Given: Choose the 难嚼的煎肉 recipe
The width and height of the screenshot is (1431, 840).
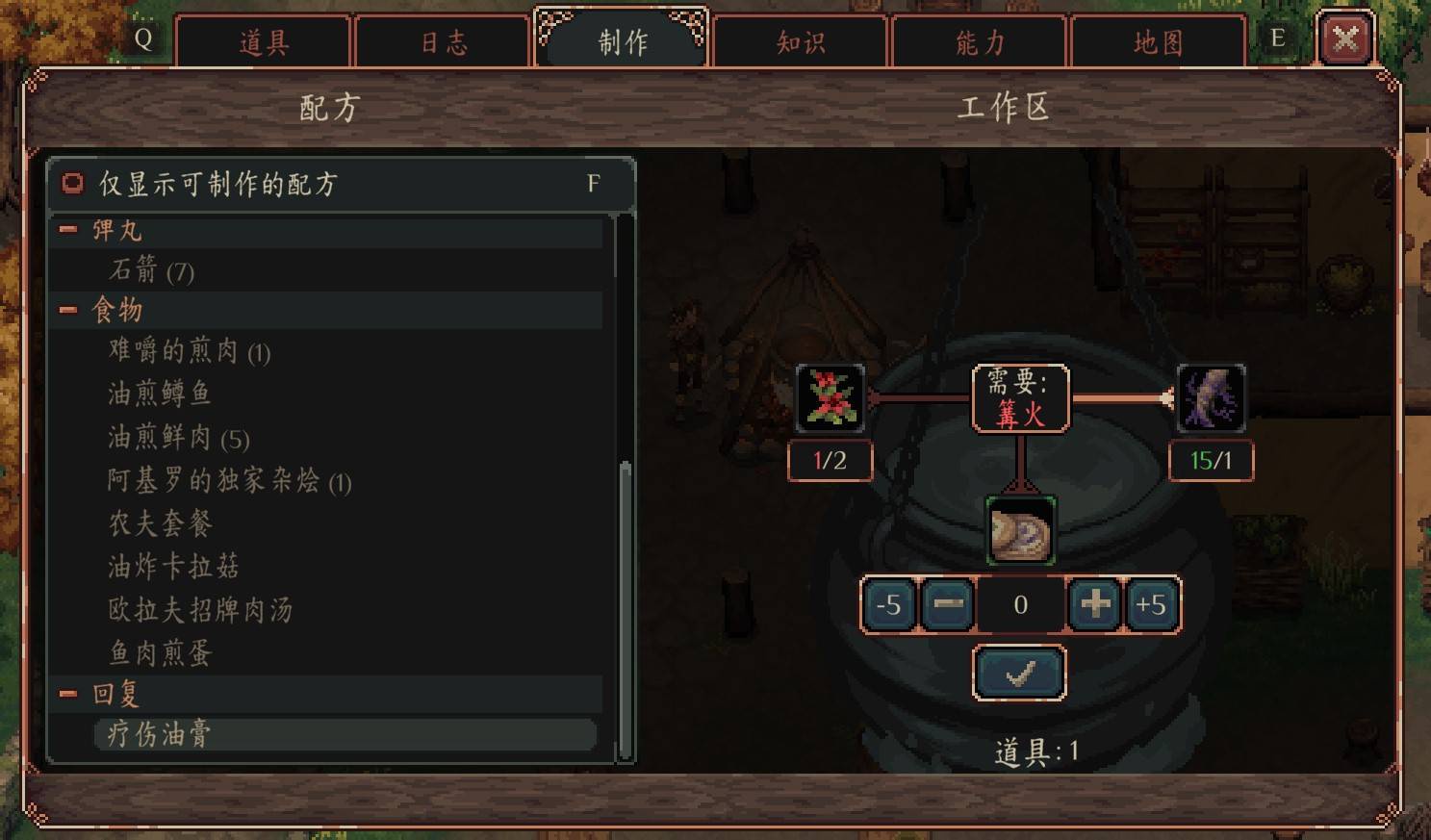Looking at the screenshot, I should click(x=189, y=351).
